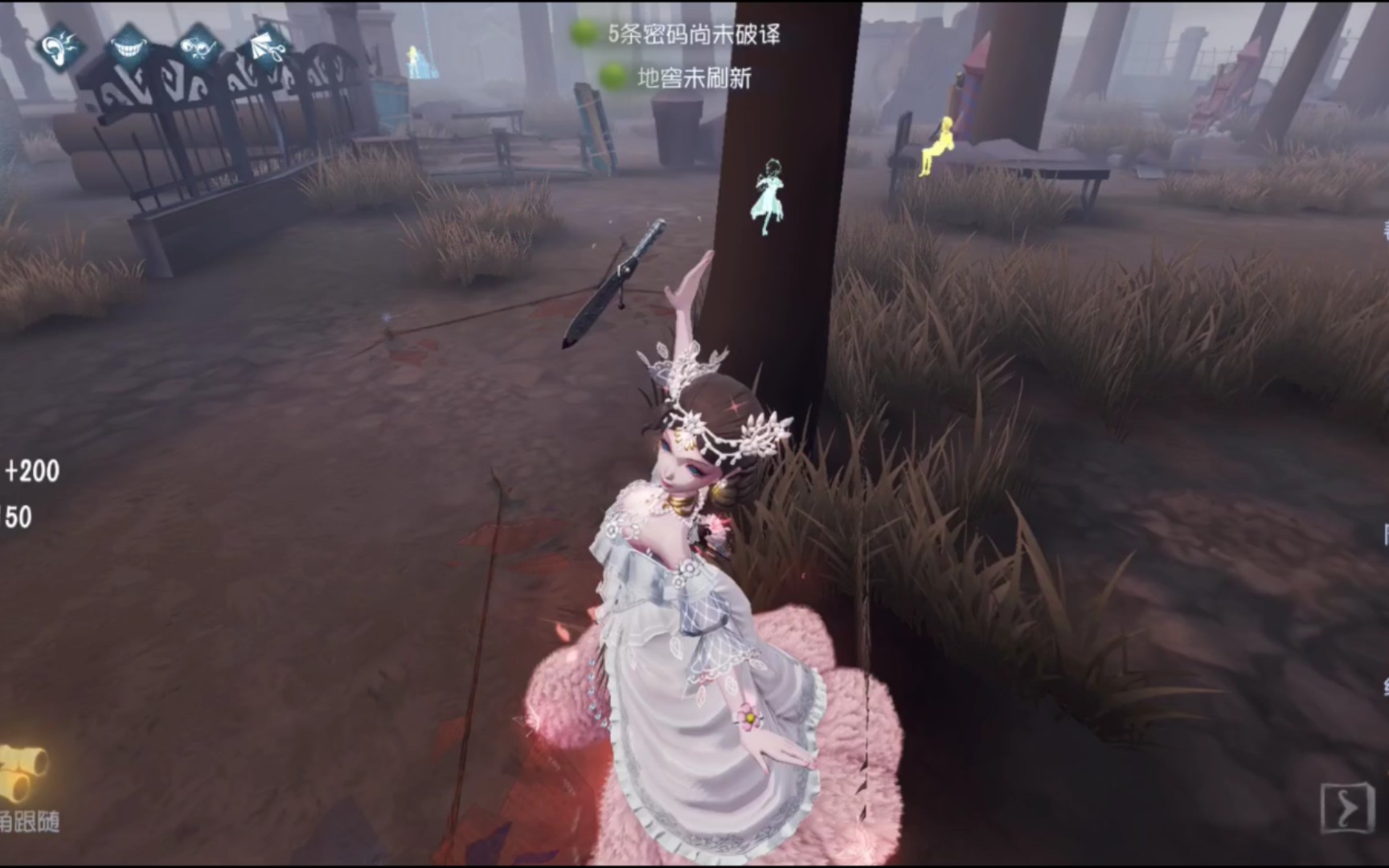Click the 5条密码尚未破译 status text
This screenshot has height=868, width=1389.
pyautogui.click(x=693, y=35)
